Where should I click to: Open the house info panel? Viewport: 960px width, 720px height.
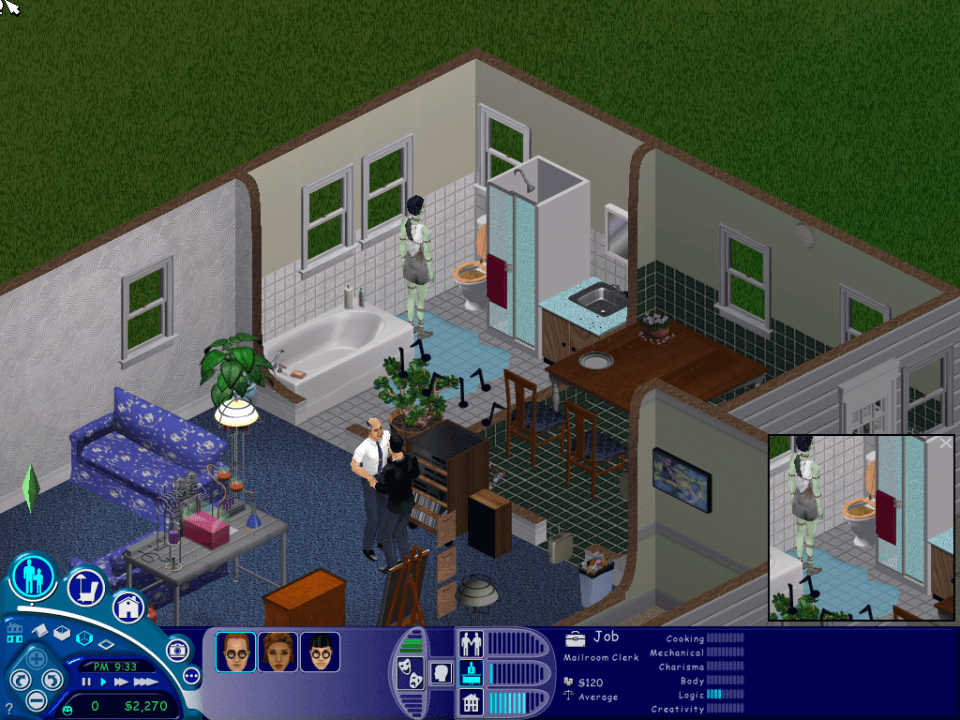point(470,703)
